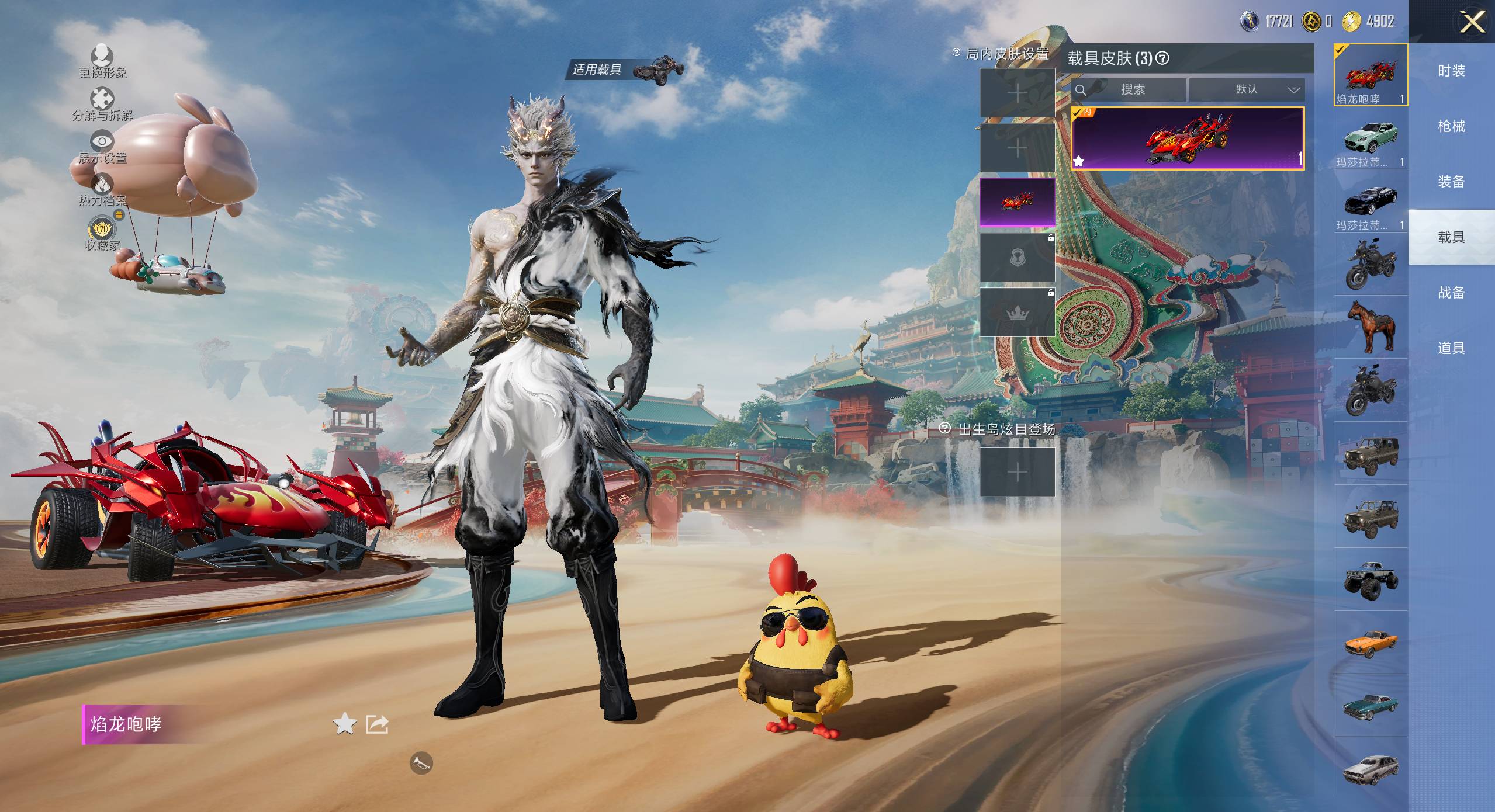
Task: Share the skin using the share arrow
Action: pos(377,724)
